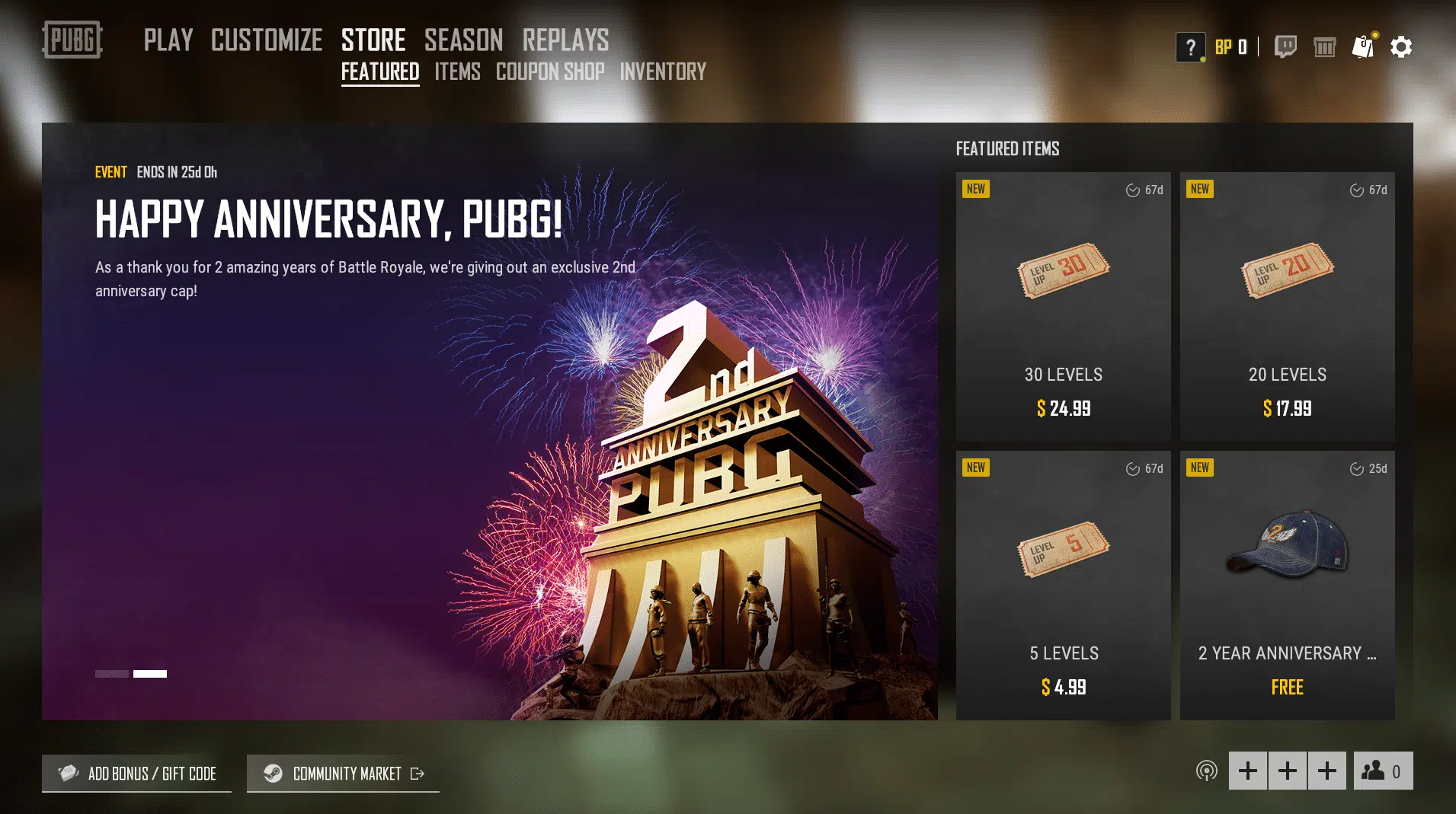The image size is (1456, 814).
Task: Open the COMMUNITY MARKET
Action: 347,773
